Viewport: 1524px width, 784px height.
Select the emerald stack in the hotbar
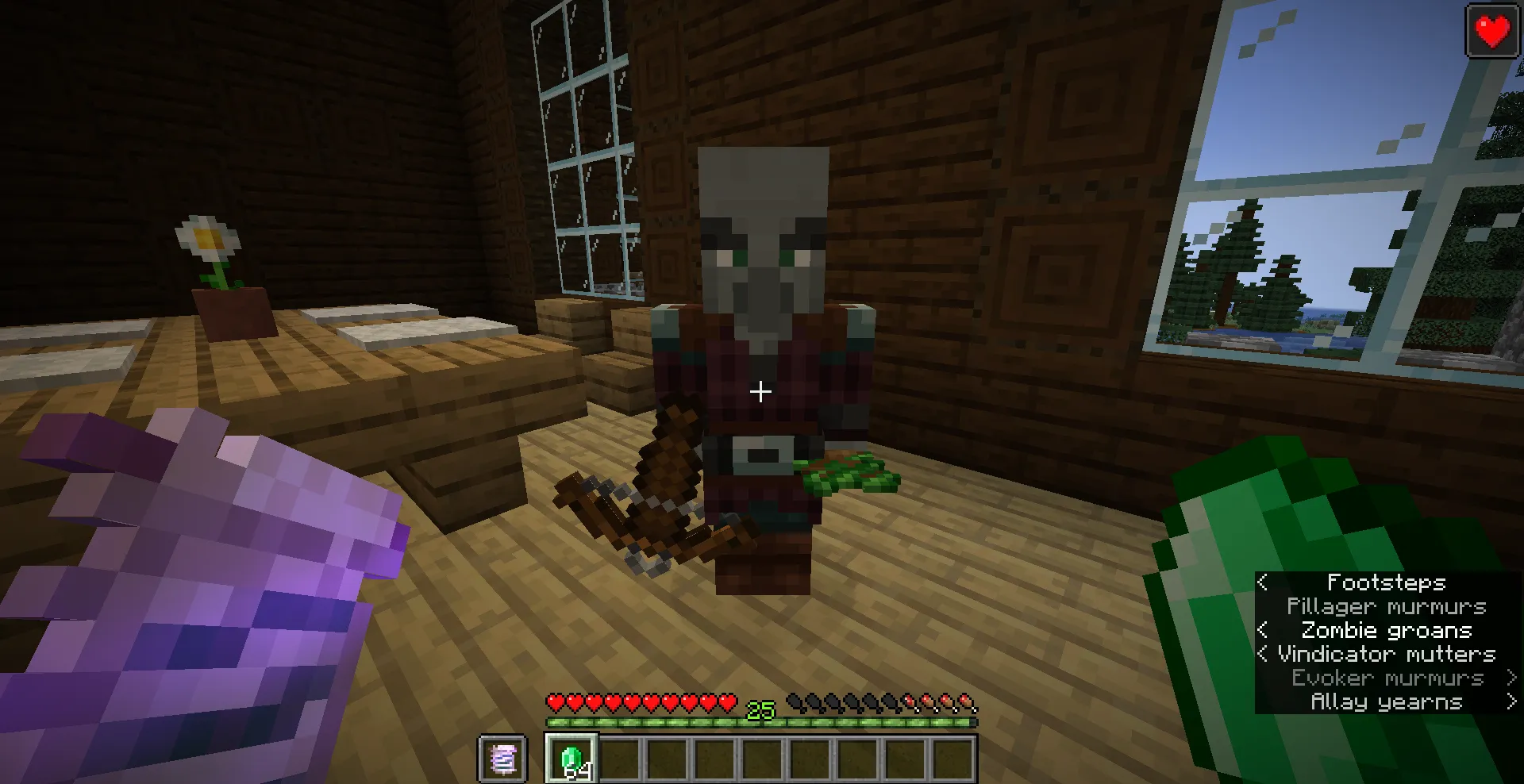pyautogui.click(x=570, y=758)
